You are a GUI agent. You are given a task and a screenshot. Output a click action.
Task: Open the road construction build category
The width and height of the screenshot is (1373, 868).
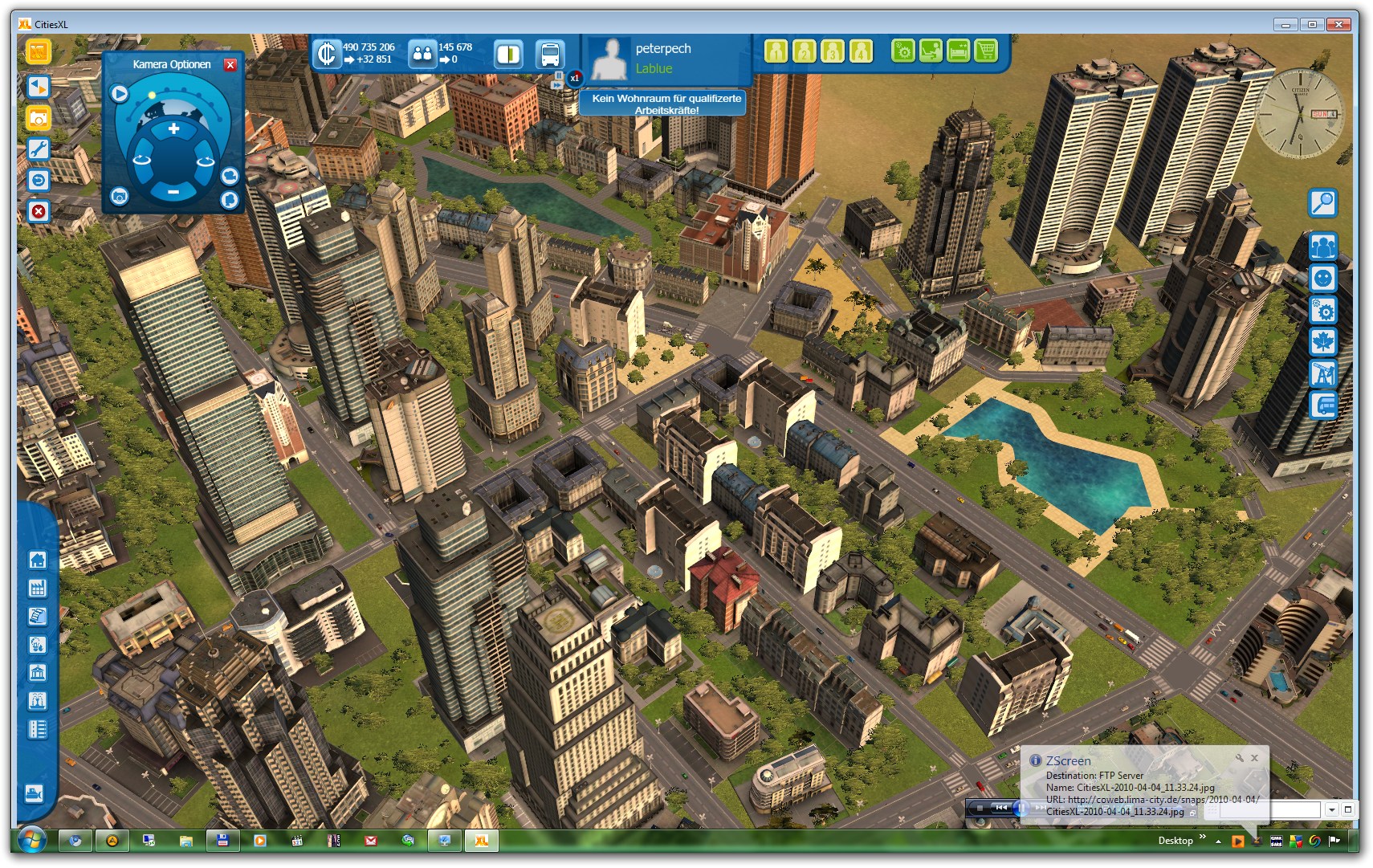tap(37, 729)
